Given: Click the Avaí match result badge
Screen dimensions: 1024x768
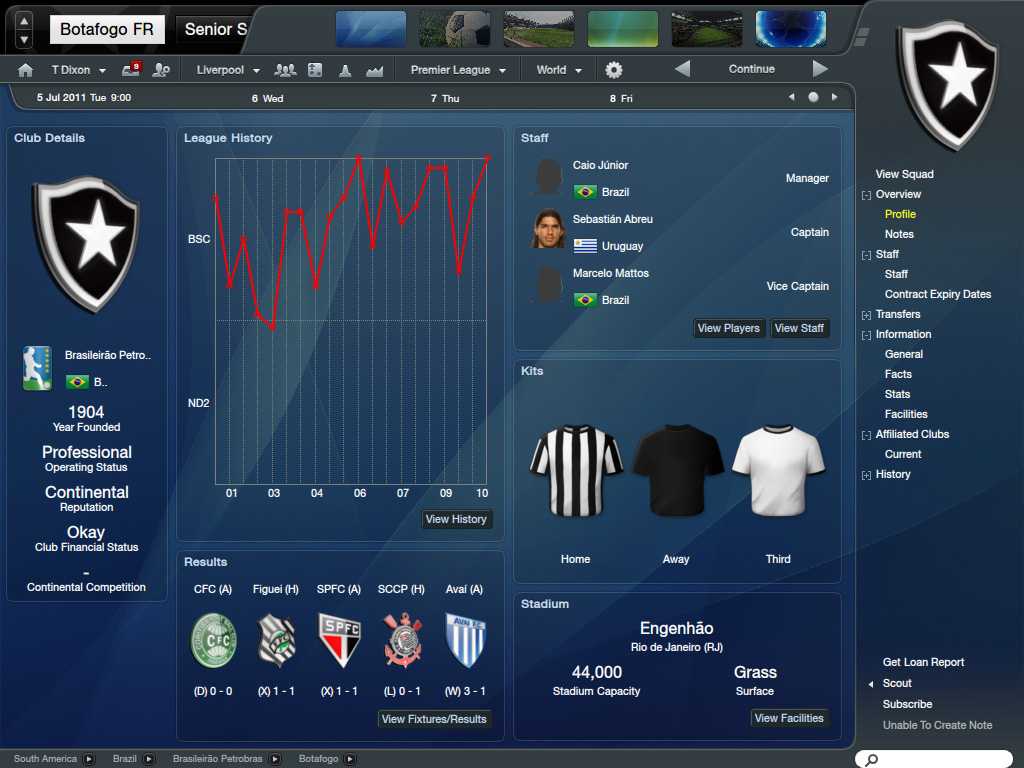Looking at the screenshot, I should point(464,641).
